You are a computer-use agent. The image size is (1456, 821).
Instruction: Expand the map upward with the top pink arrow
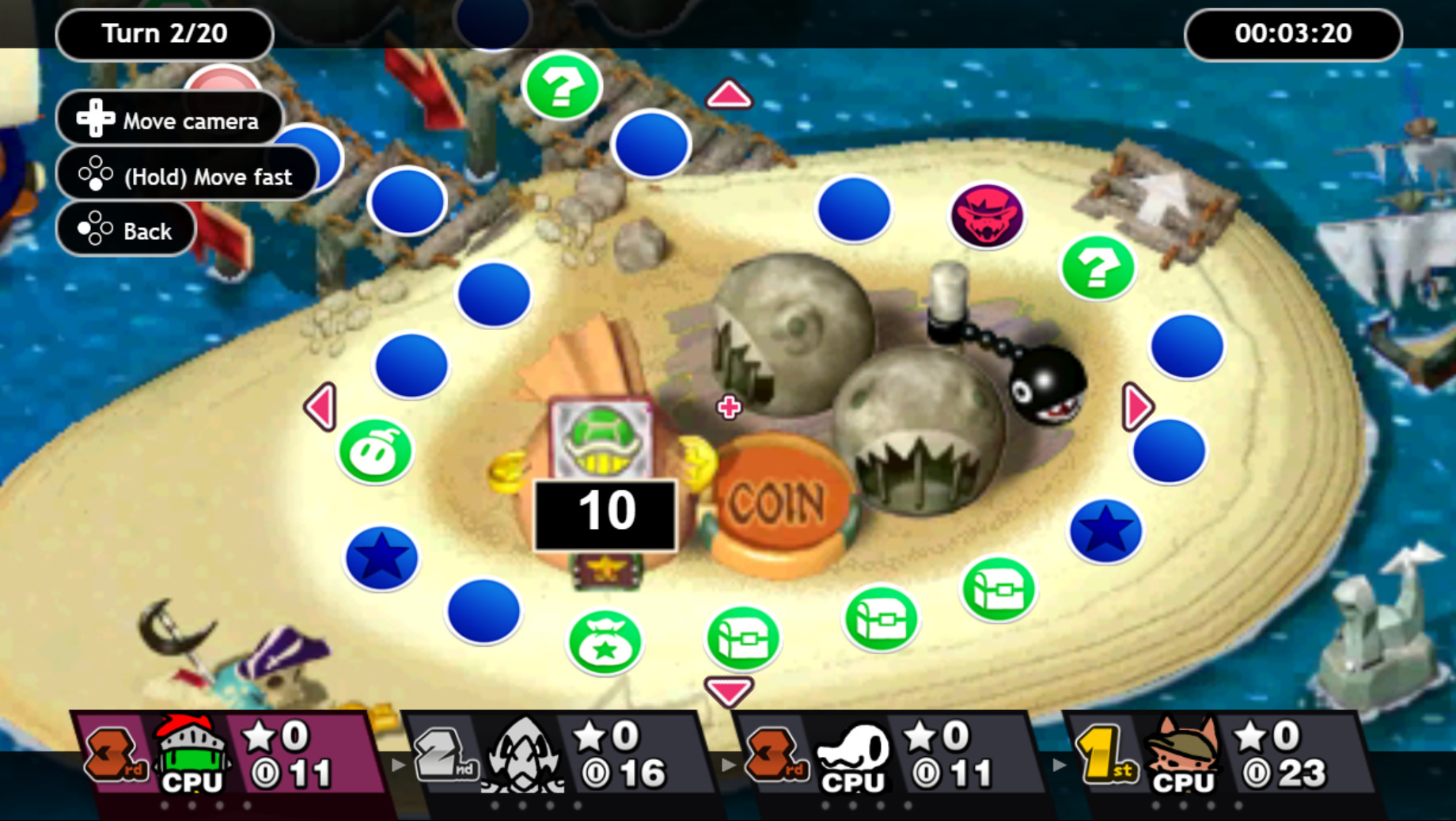729,93
